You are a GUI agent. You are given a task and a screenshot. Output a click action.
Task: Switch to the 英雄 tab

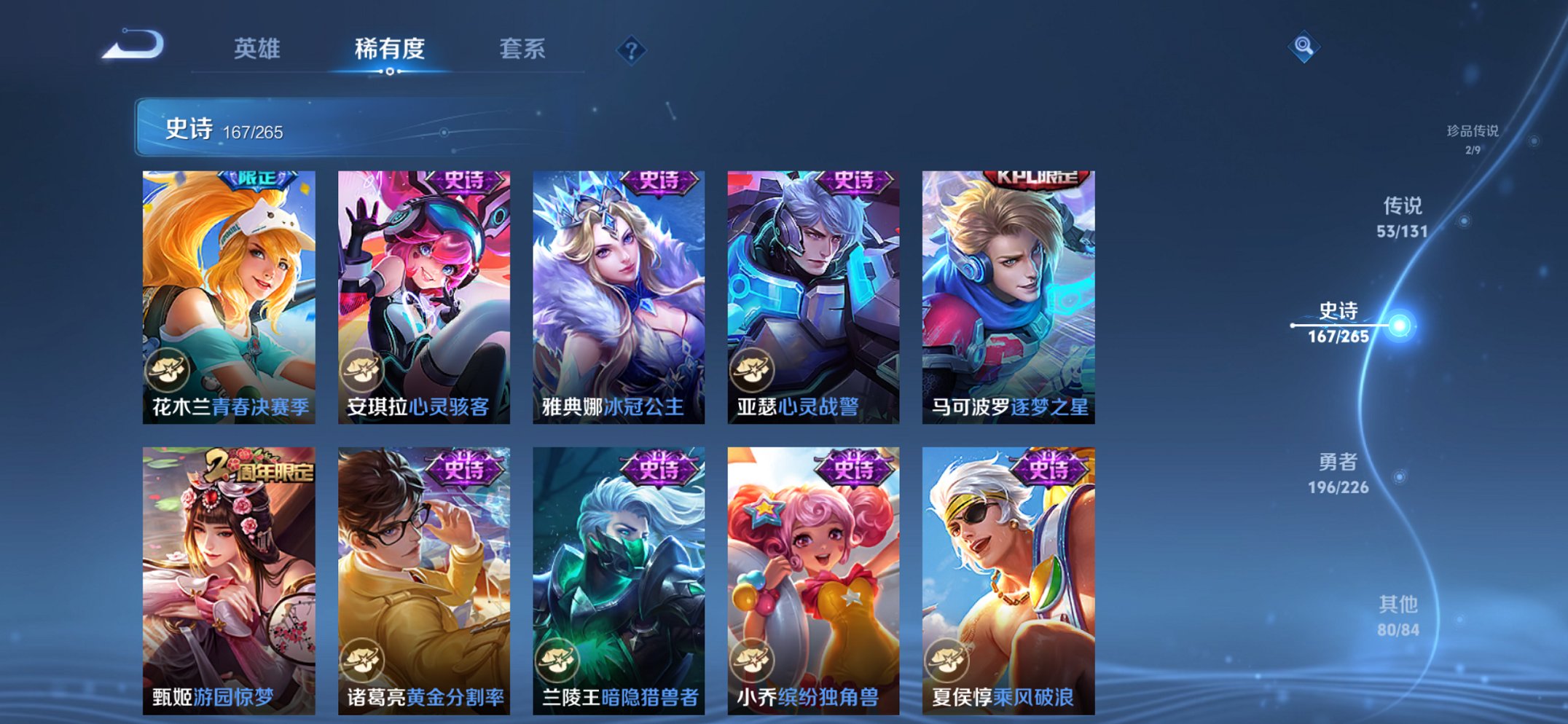coord(256,49)
